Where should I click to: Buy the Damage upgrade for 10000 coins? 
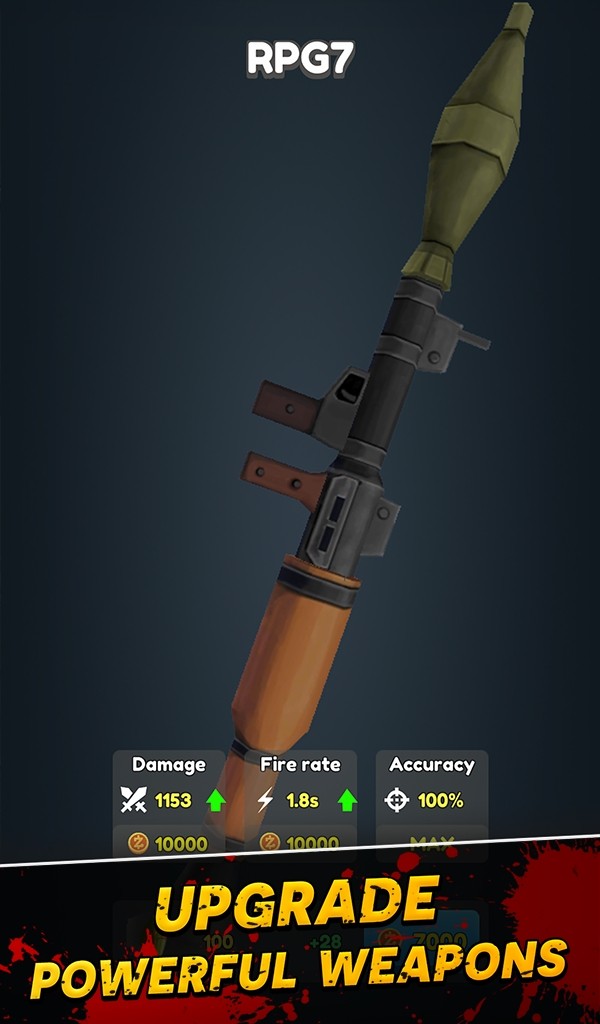[x=168, y=843]
